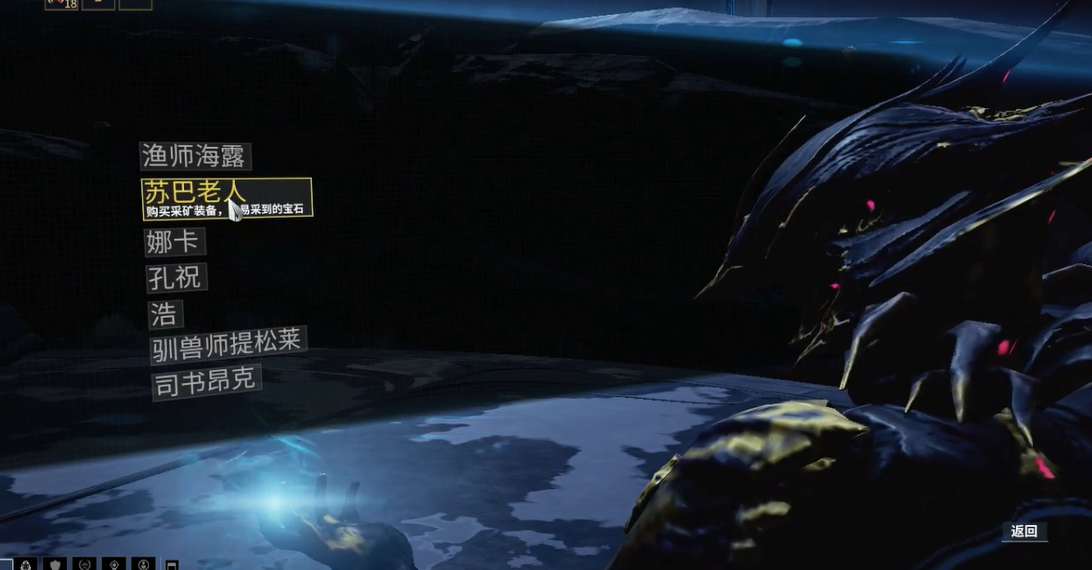The height and width of the screenshot is (570, 1092).
Task: Choose the highlighted 苏巴老人 entry
Action: pos(225,197)
